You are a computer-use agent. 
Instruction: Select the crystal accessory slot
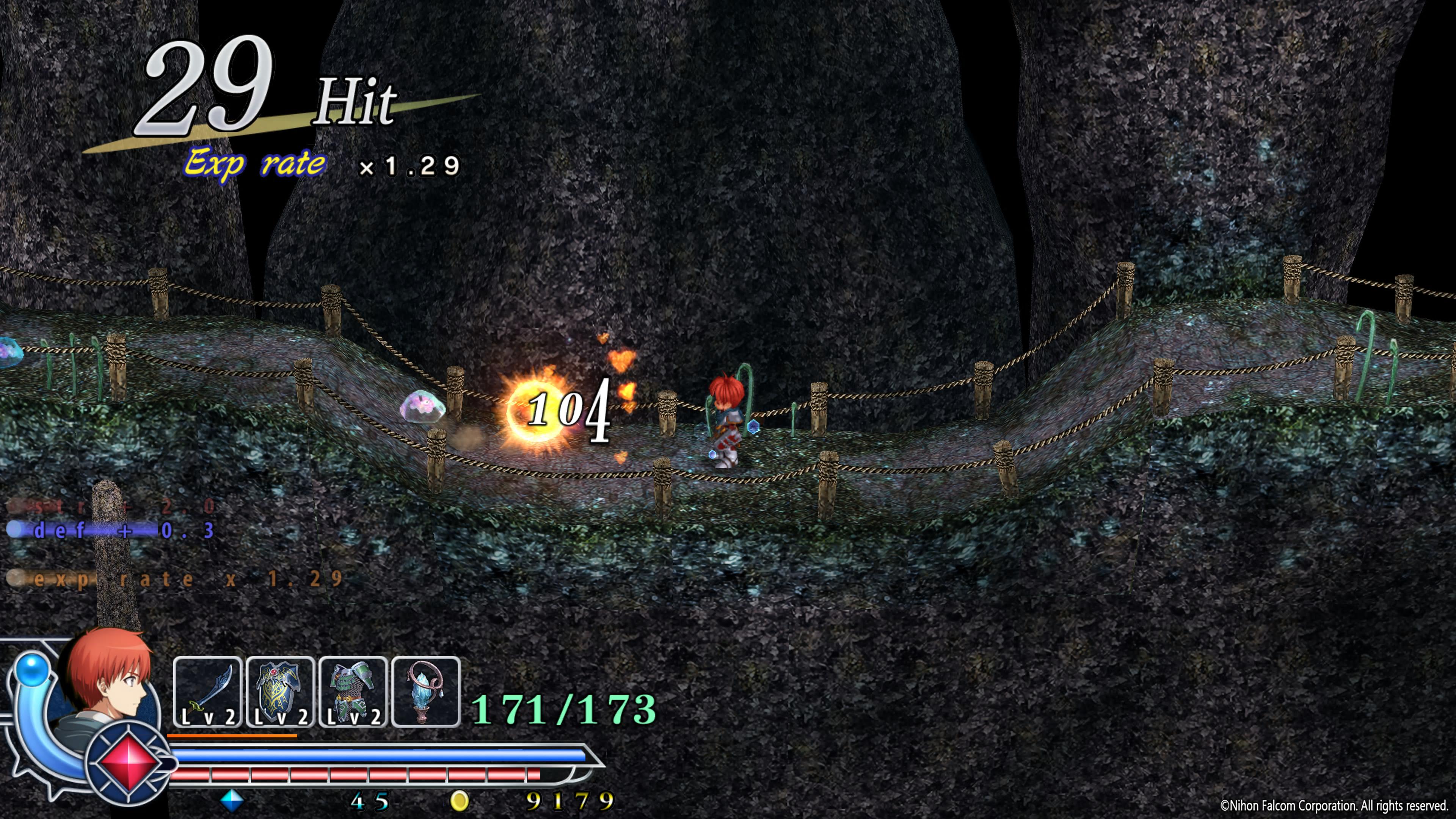coord(425,692)
